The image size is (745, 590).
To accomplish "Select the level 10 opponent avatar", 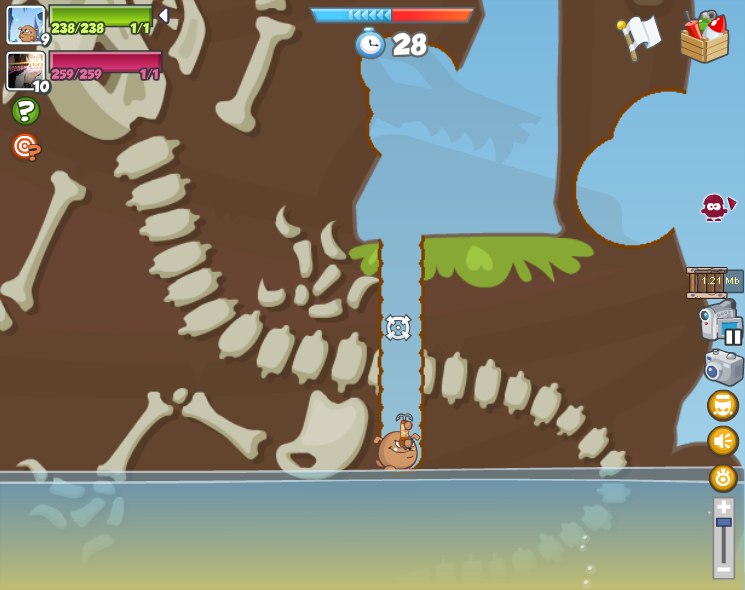I will [25, 70].
